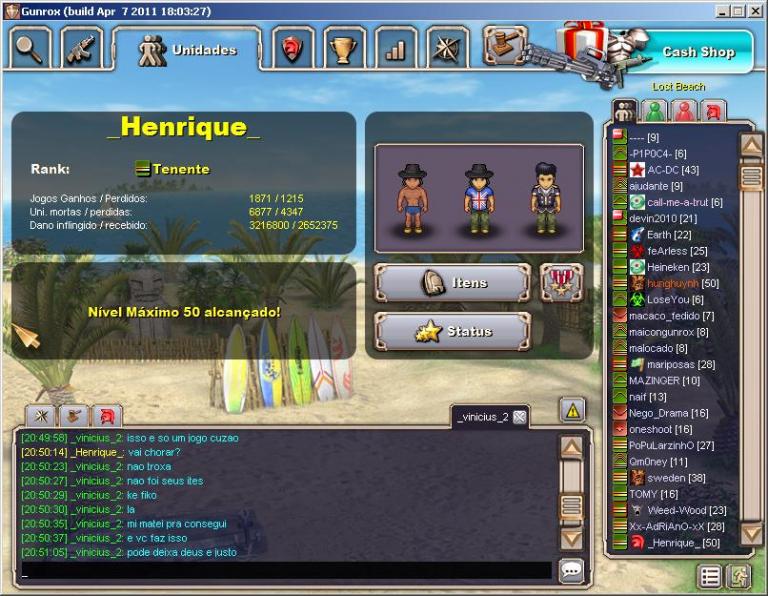Screen dimensions: 768x596
Task: Switch to the green player list tab
Action: coord(655,111)
